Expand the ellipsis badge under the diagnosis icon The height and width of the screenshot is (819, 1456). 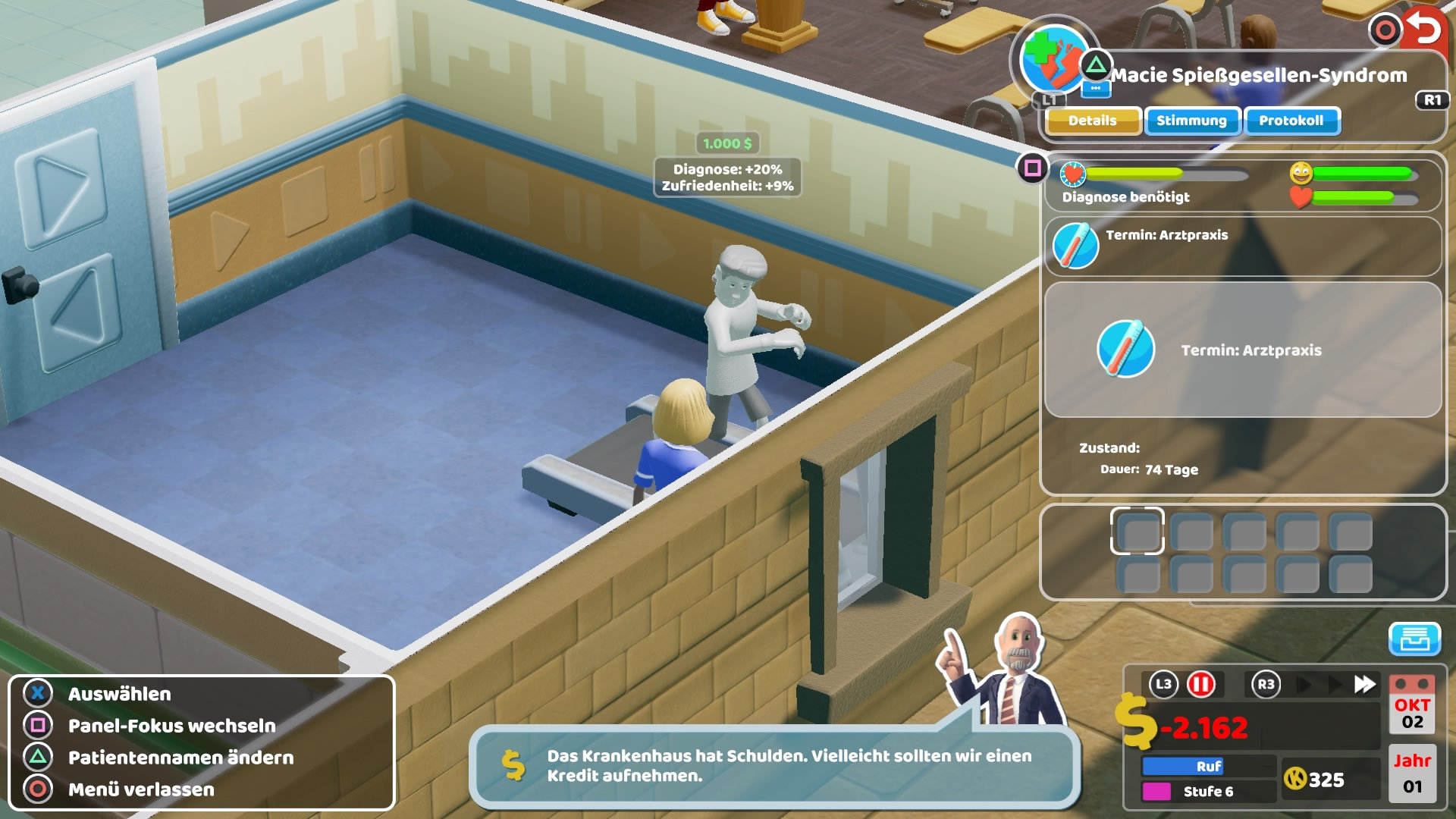[1096, 89]
